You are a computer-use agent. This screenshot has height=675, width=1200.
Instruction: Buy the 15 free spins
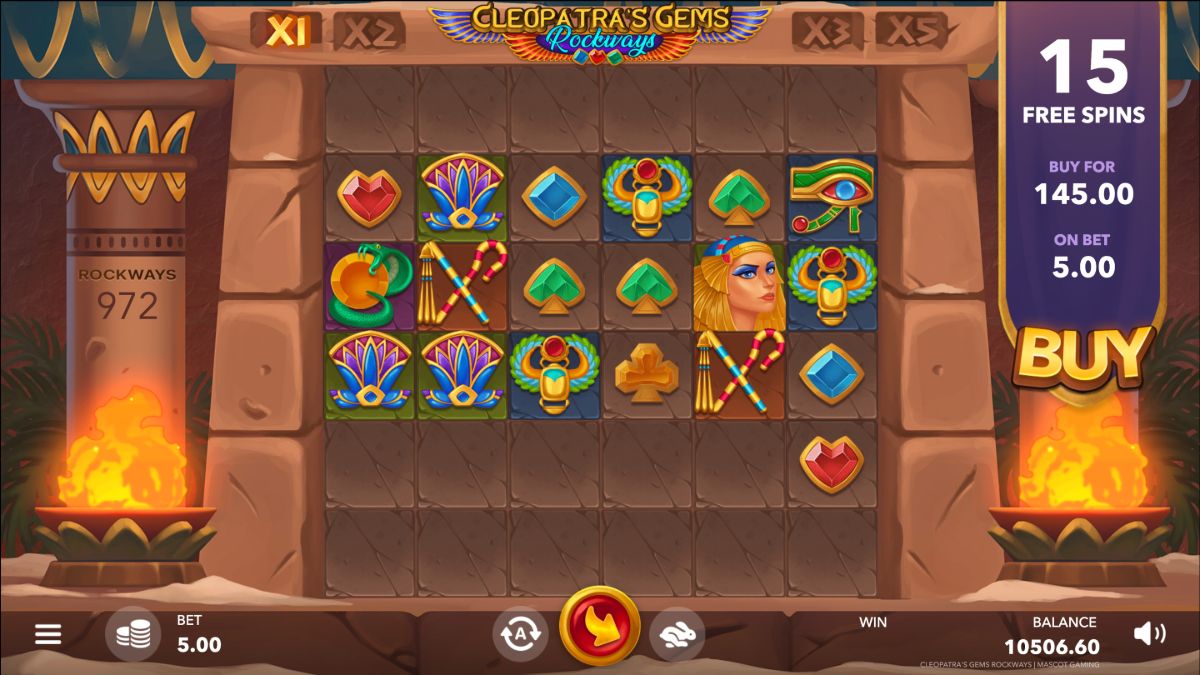(x=1083, y=357)
